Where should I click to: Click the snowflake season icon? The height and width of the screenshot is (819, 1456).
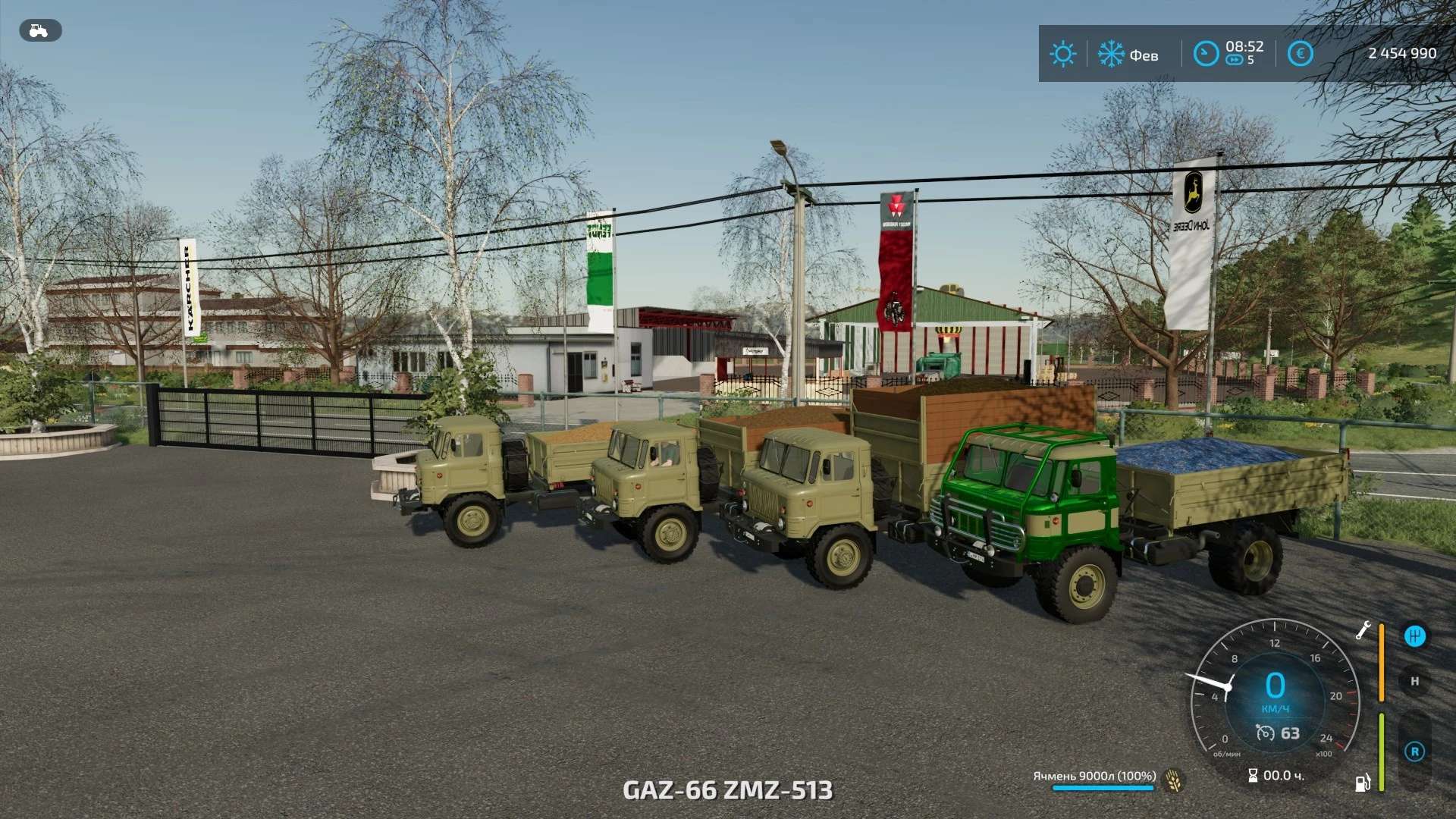[1111, 55]
